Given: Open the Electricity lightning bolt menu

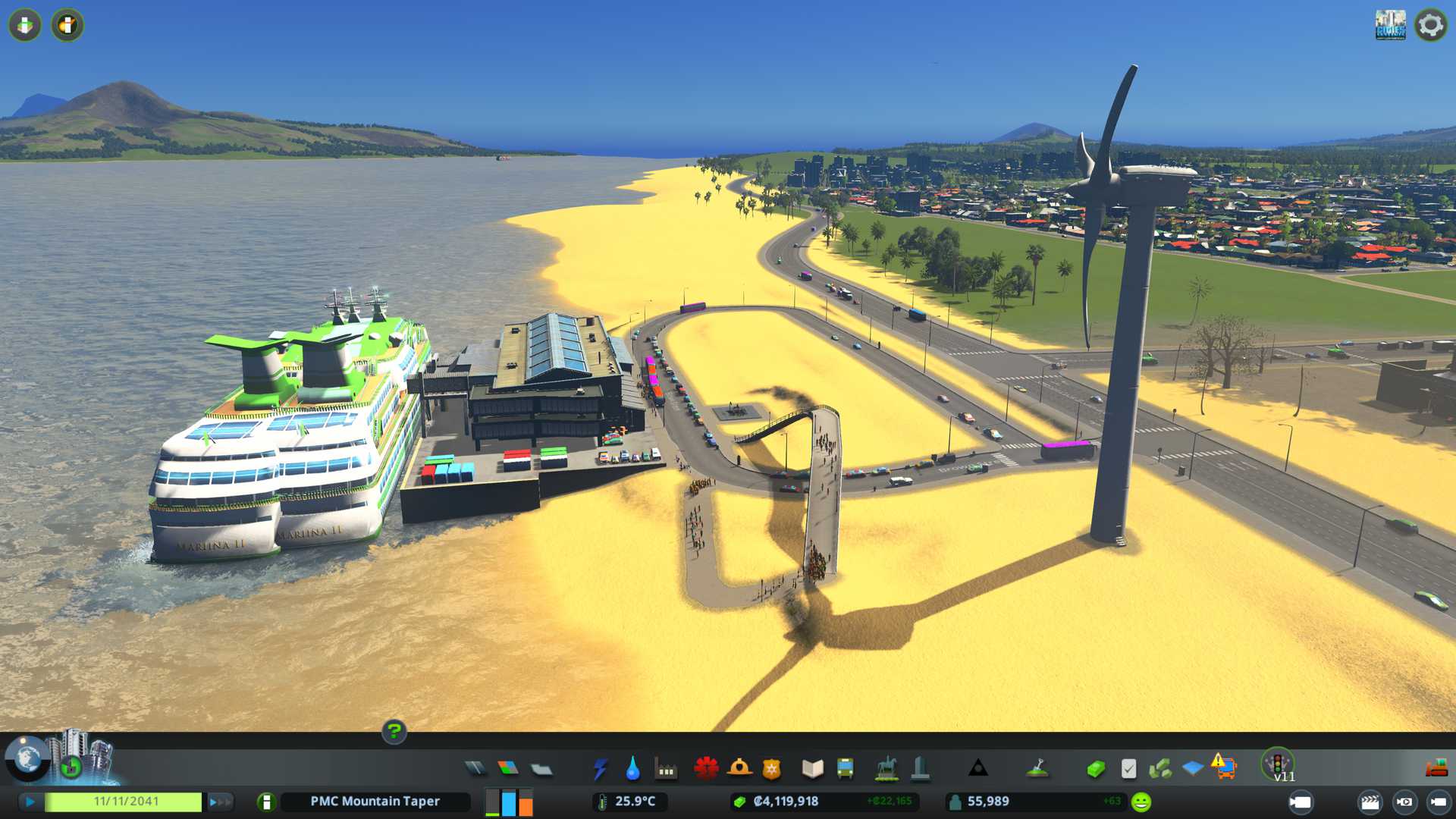Looking at the screenshot, I should pos(600,769).
